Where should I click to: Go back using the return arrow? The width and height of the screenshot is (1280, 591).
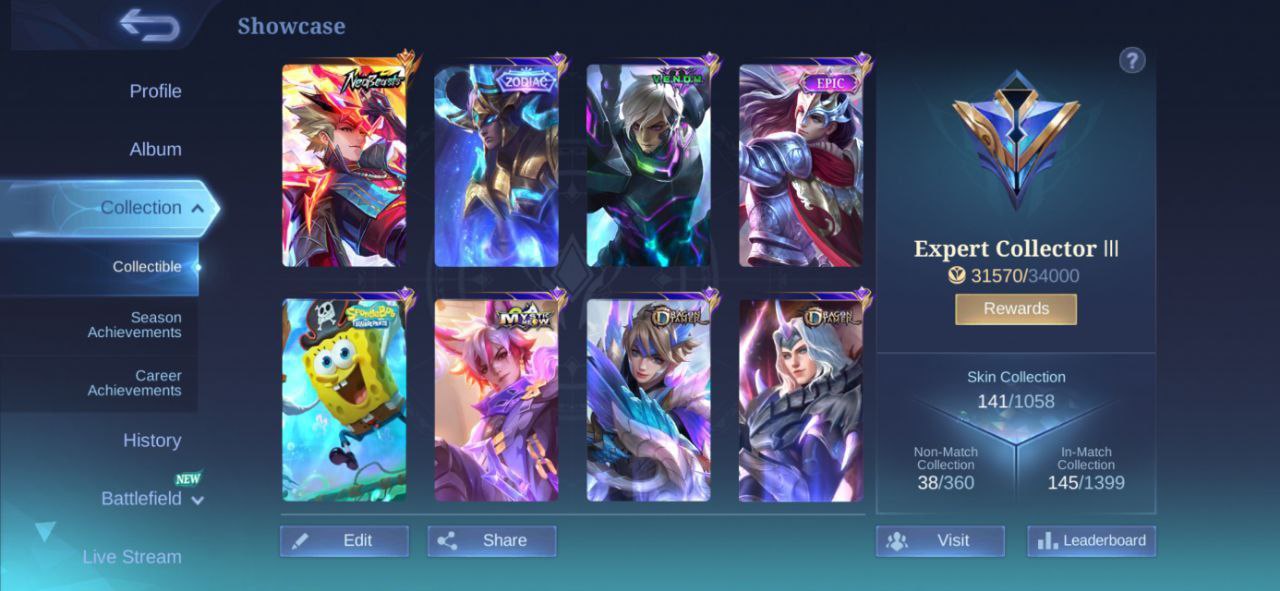[149, 25]
